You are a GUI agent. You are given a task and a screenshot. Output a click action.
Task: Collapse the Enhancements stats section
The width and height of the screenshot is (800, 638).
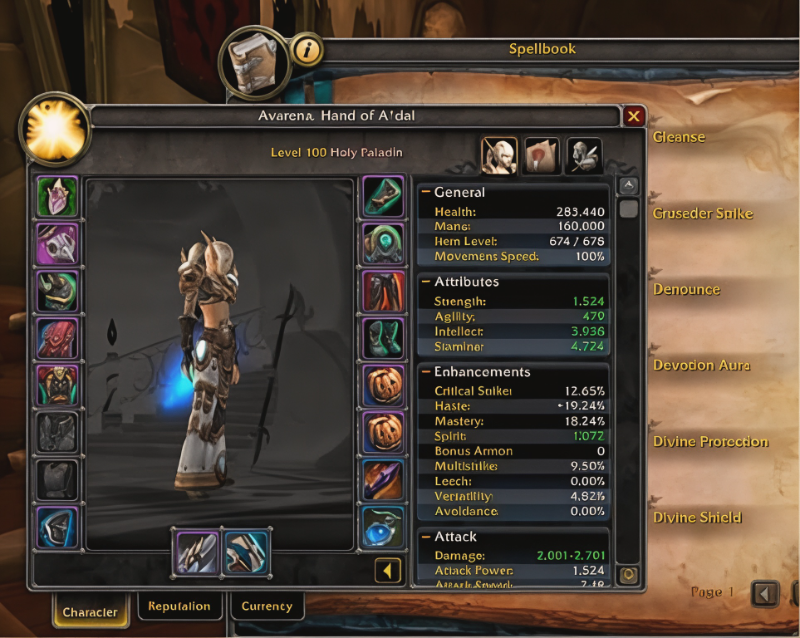pos(426,372)
